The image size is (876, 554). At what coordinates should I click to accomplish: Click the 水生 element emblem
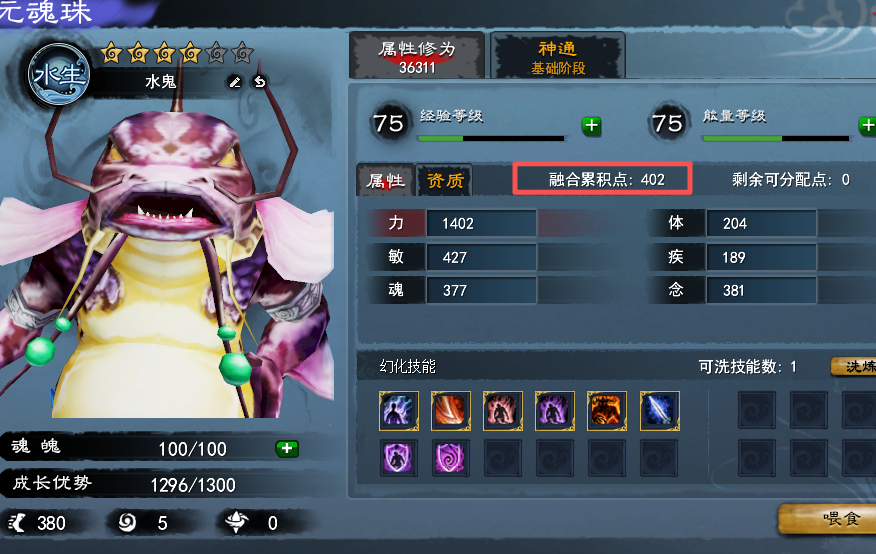59,75
